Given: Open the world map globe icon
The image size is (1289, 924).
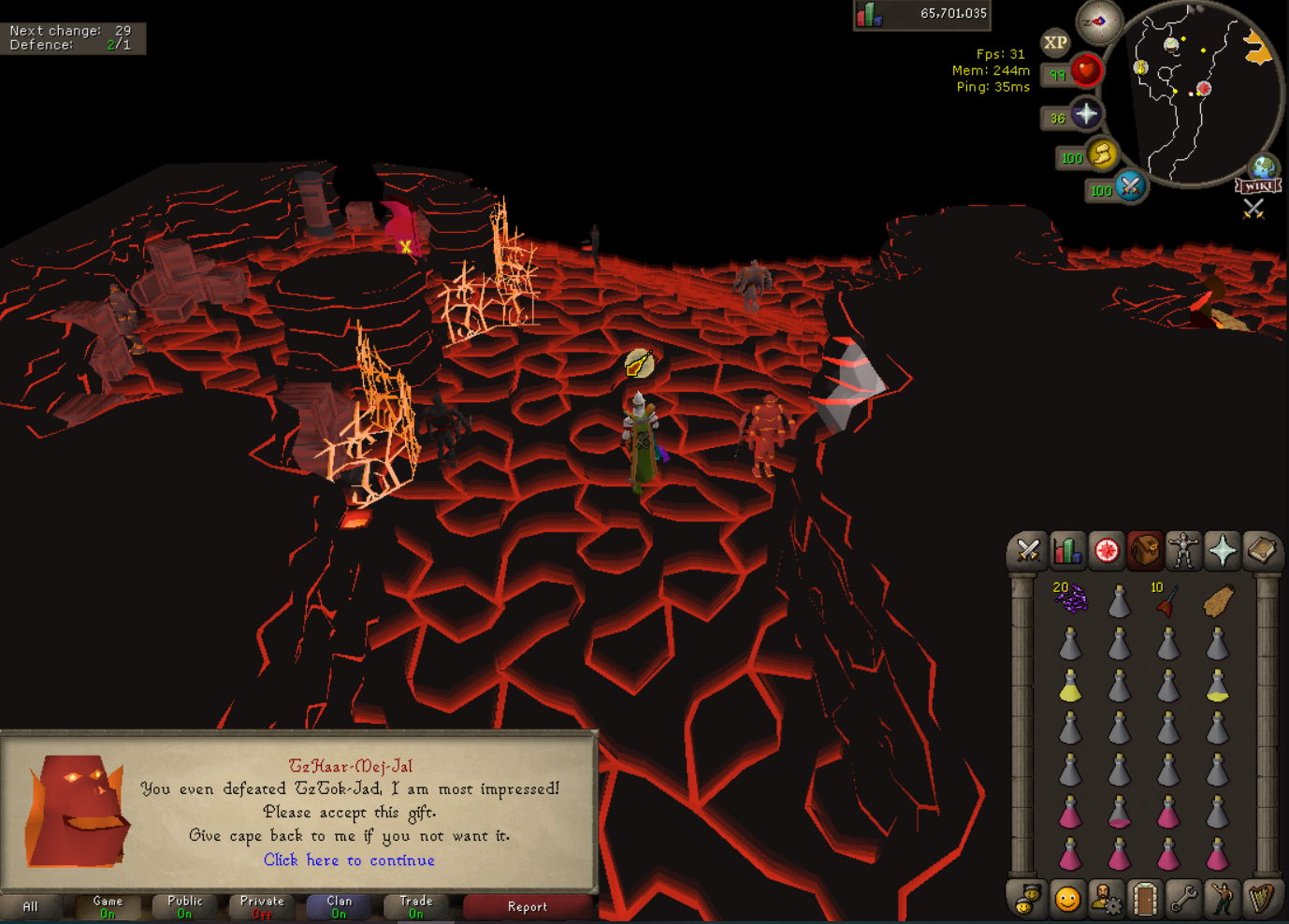Looking at the screenshot, I should [x=1264, y=167].
